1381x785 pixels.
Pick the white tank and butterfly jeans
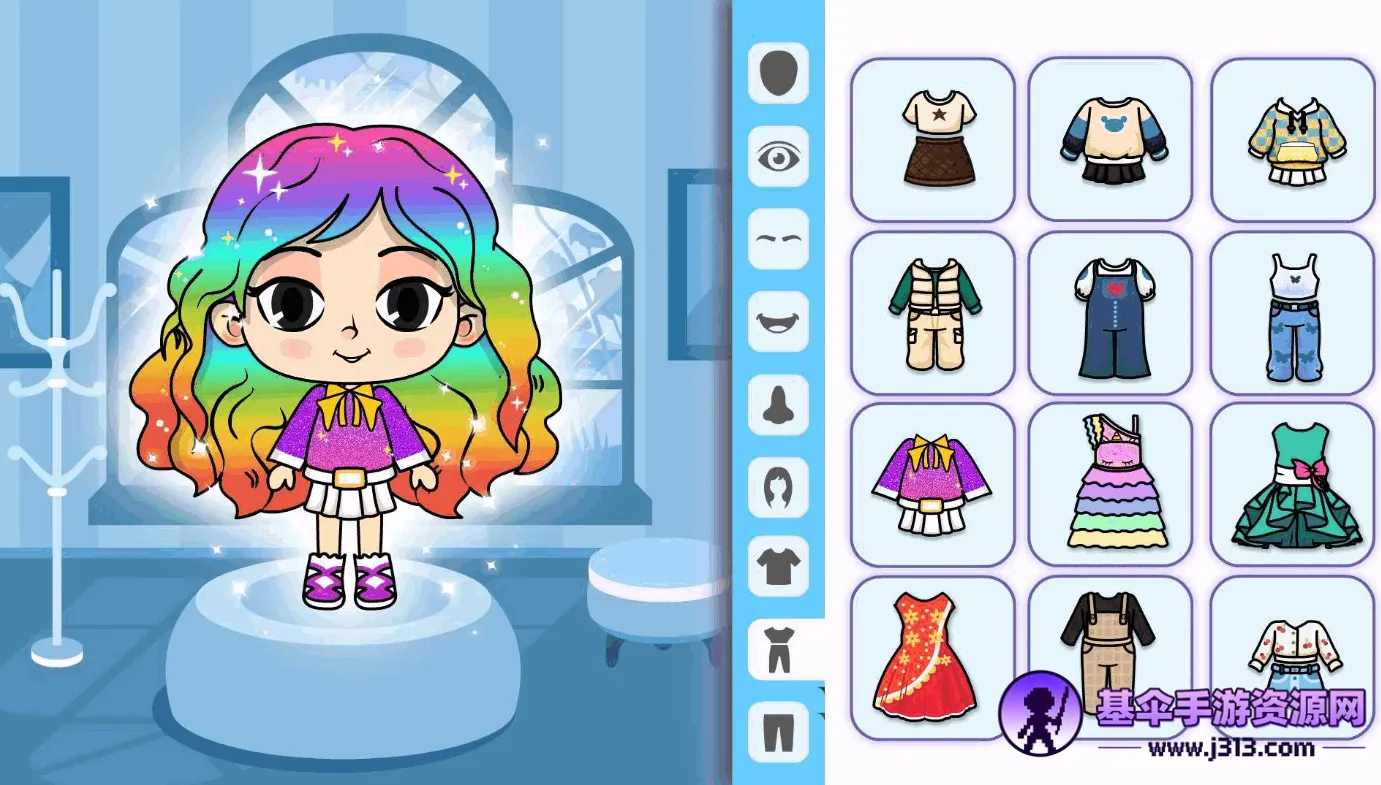pos(1292,313)
